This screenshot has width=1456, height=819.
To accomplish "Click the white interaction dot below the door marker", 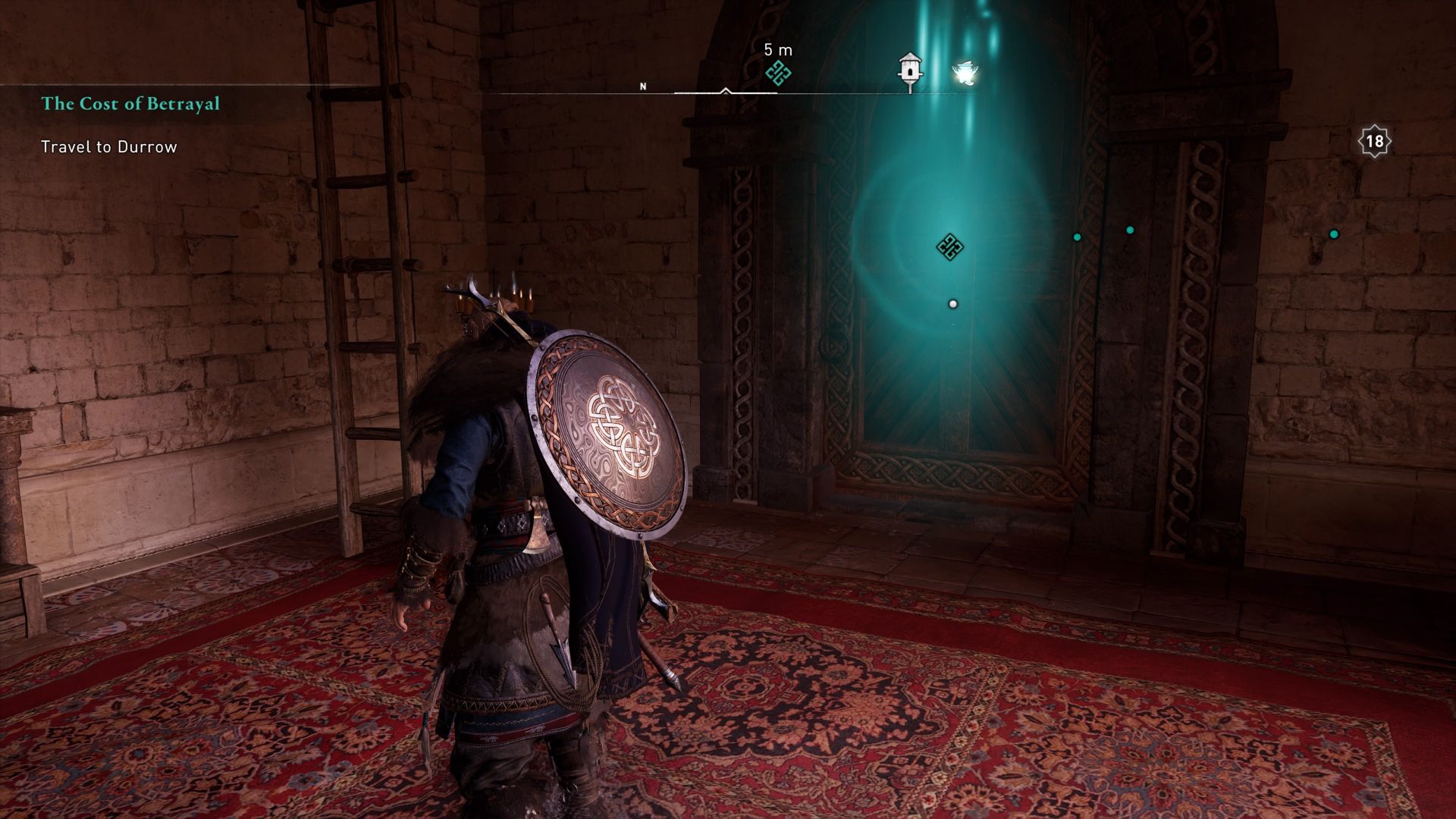I will [952, 303].
